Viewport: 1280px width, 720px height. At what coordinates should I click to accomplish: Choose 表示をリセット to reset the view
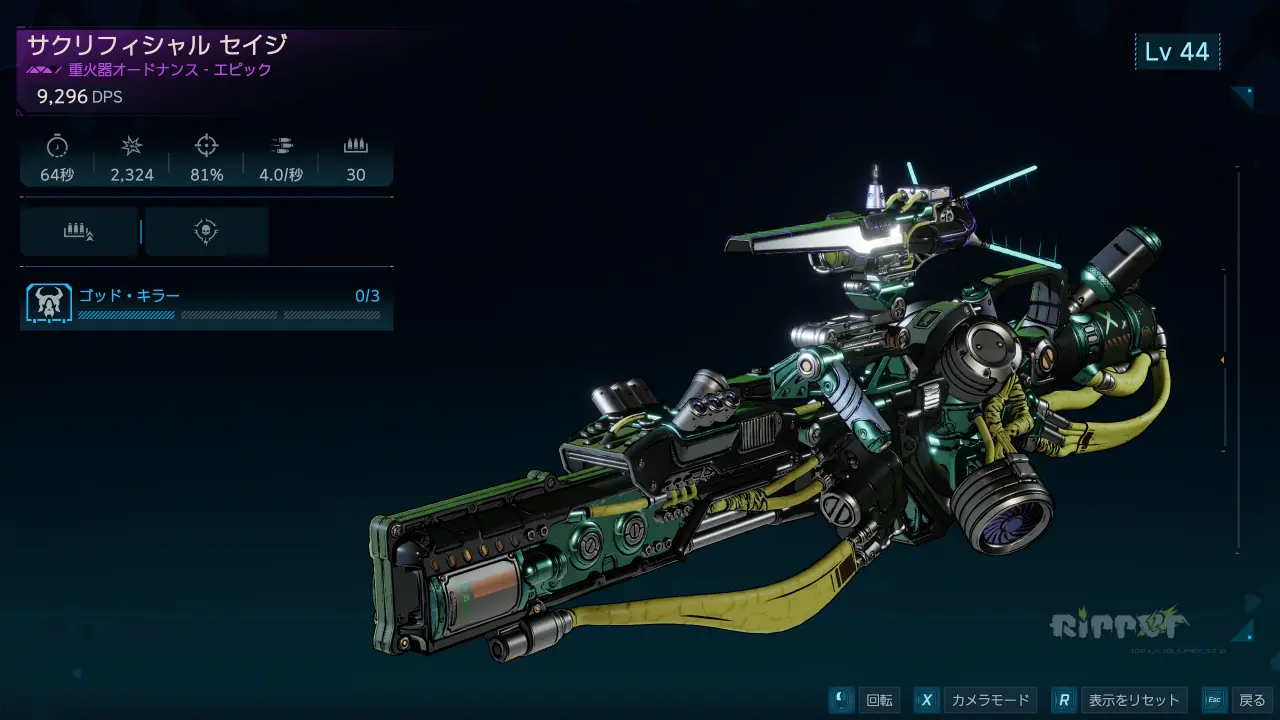tap(1121, 700)
